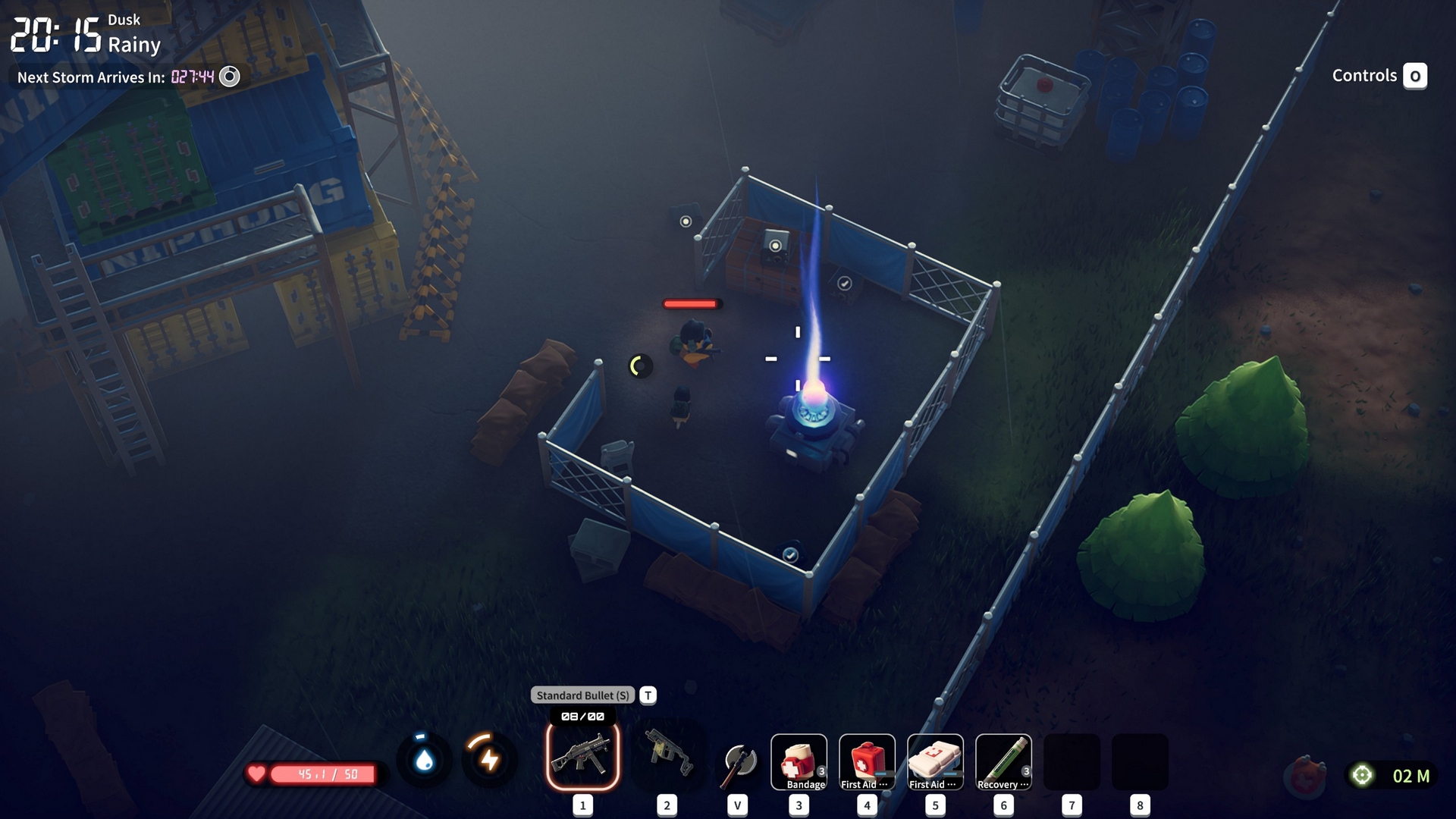Use the Bandage item slot
The image size is (1456, 819).
pos(799,761)
